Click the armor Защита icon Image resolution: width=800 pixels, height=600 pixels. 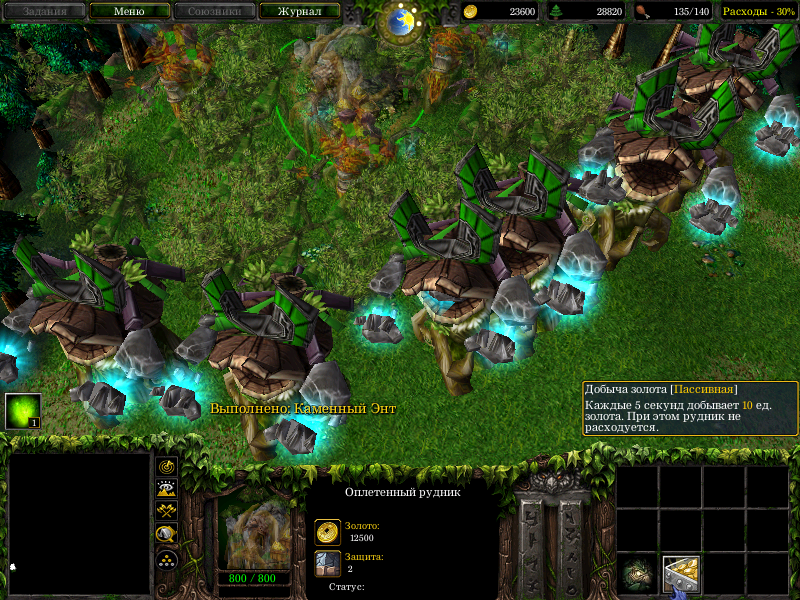coord(327,563)
